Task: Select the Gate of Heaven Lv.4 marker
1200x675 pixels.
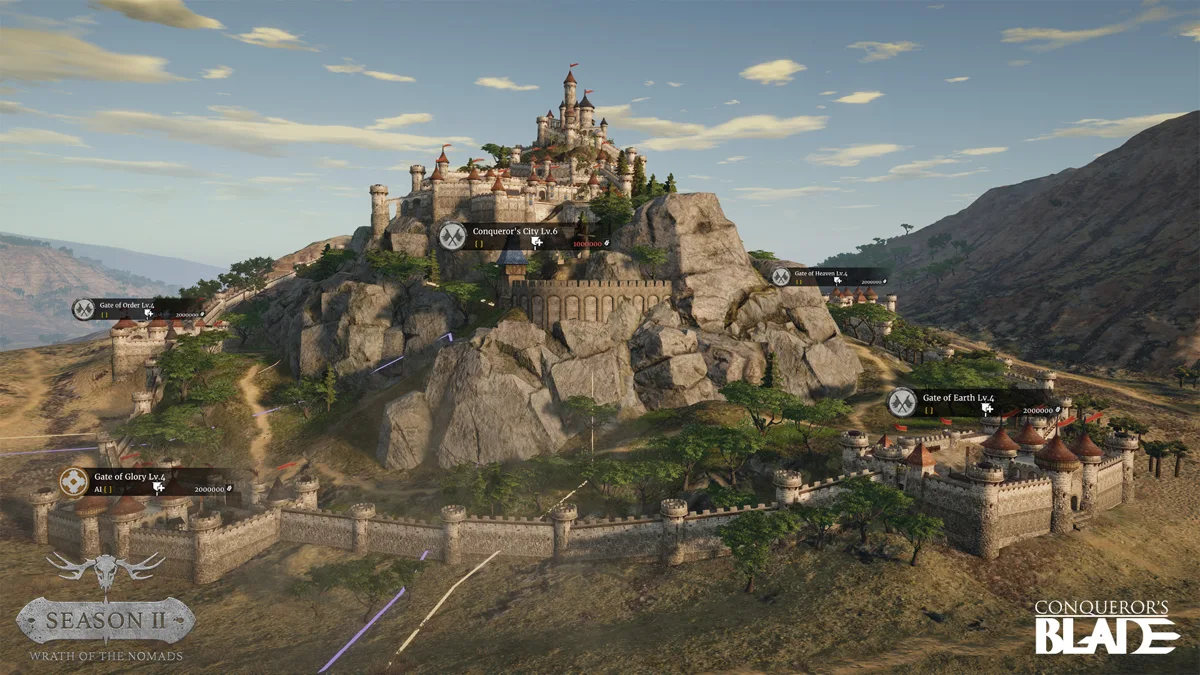Action: coord(781,277)
